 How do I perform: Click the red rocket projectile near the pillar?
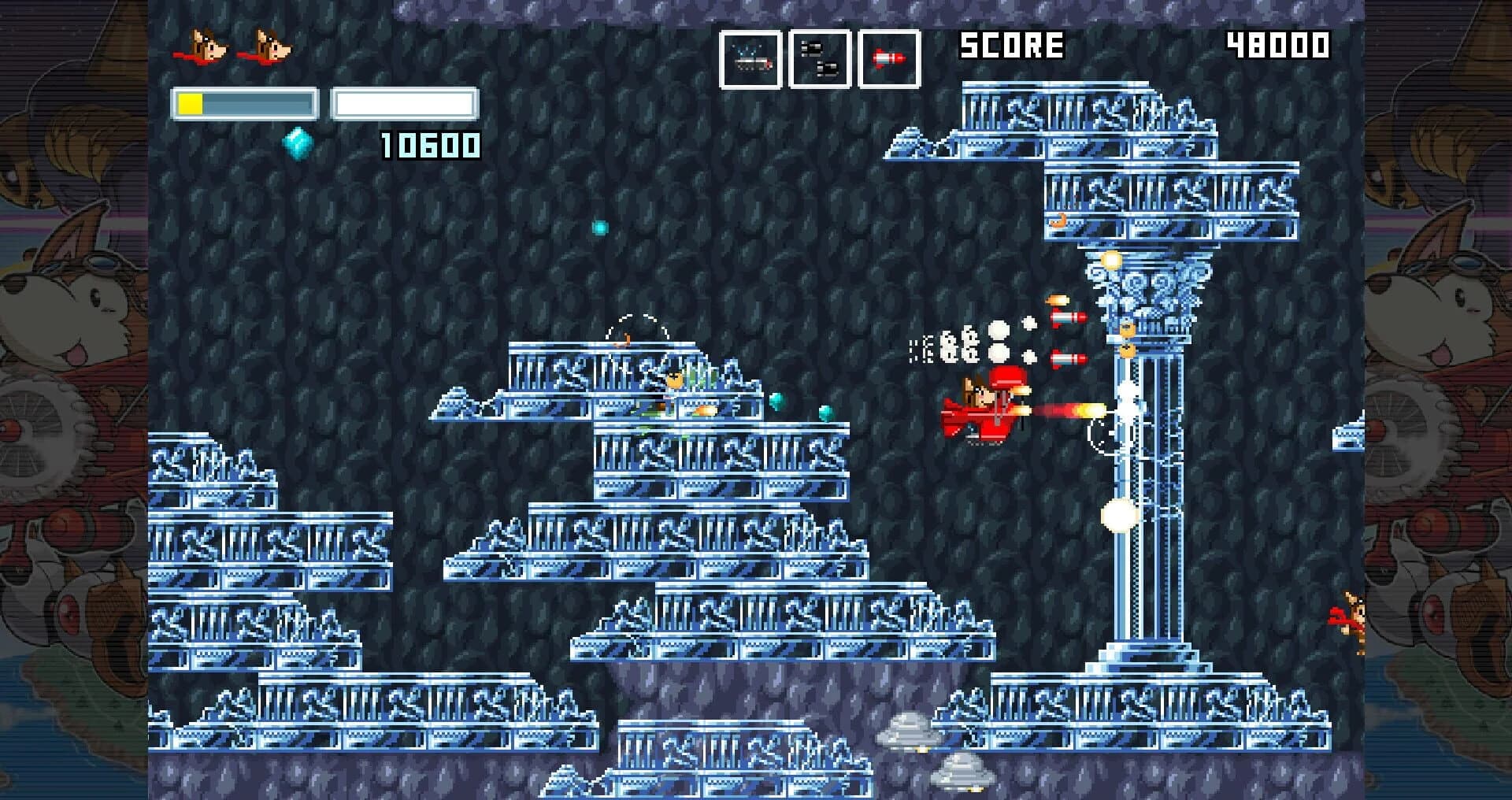coord(1069,317)
